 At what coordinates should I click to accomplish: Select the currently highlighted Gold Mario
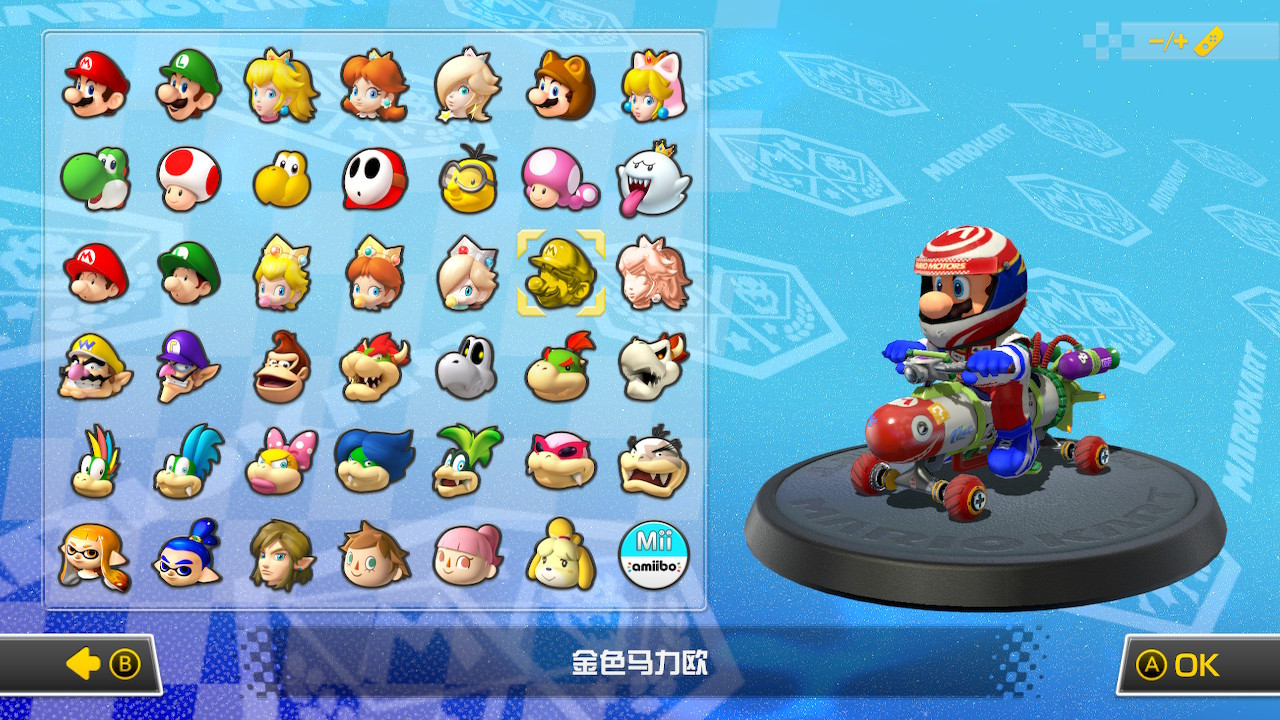pos(560,275)
